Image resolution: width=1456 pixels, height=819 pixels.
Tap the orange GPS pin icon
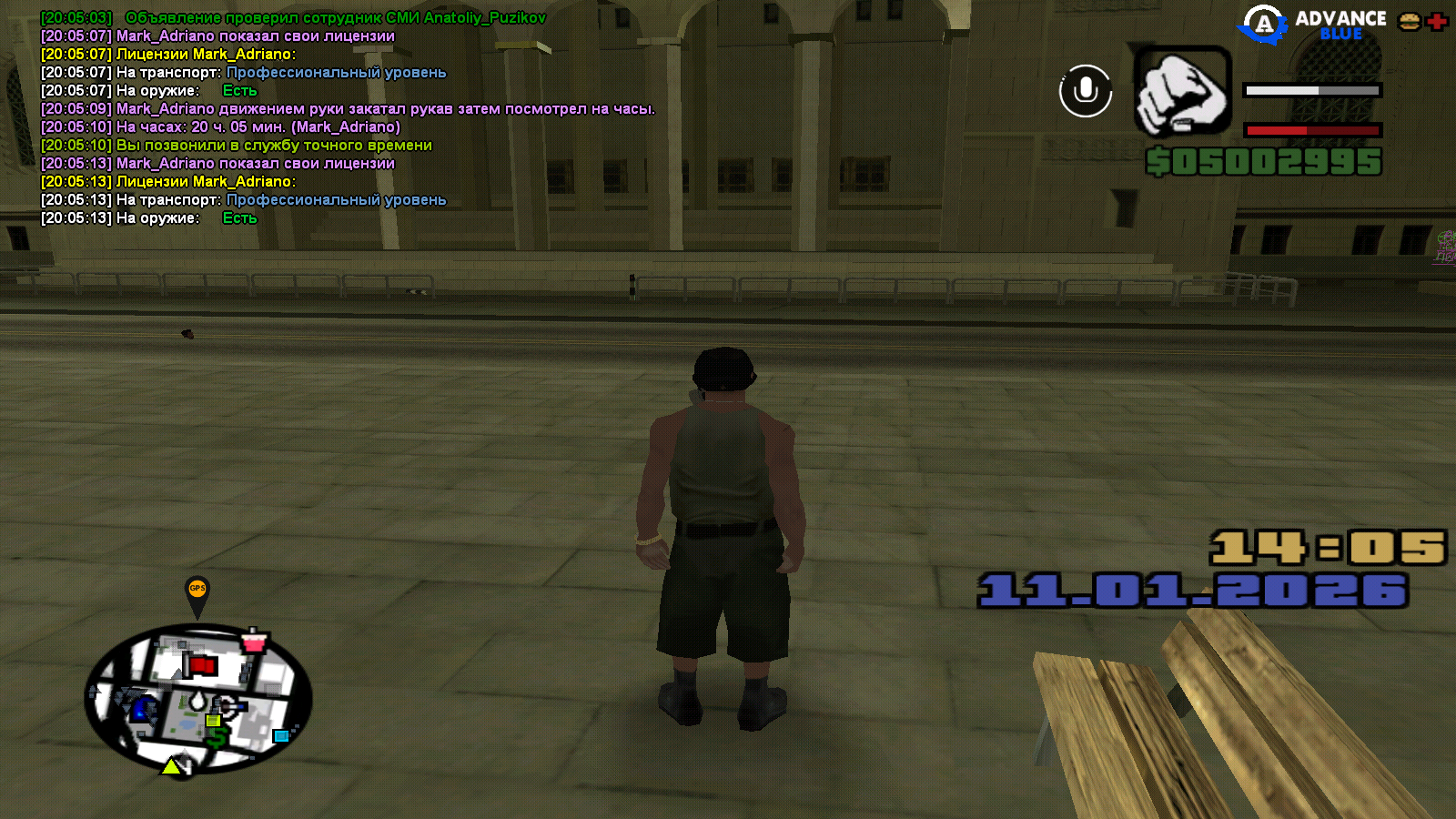coord(197,592)
